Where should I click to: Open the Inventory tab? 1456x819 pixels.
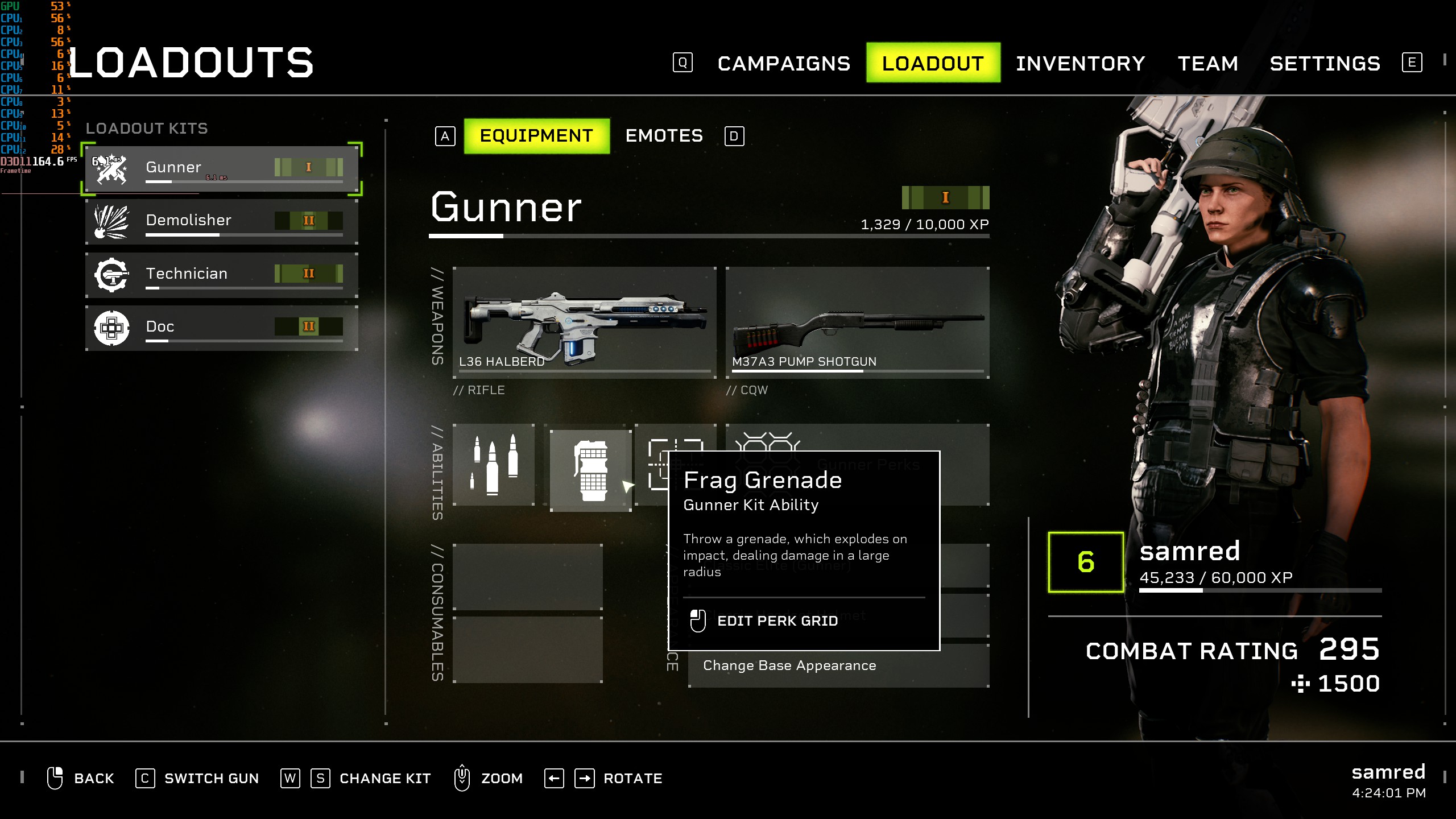tap(1081, 63)
